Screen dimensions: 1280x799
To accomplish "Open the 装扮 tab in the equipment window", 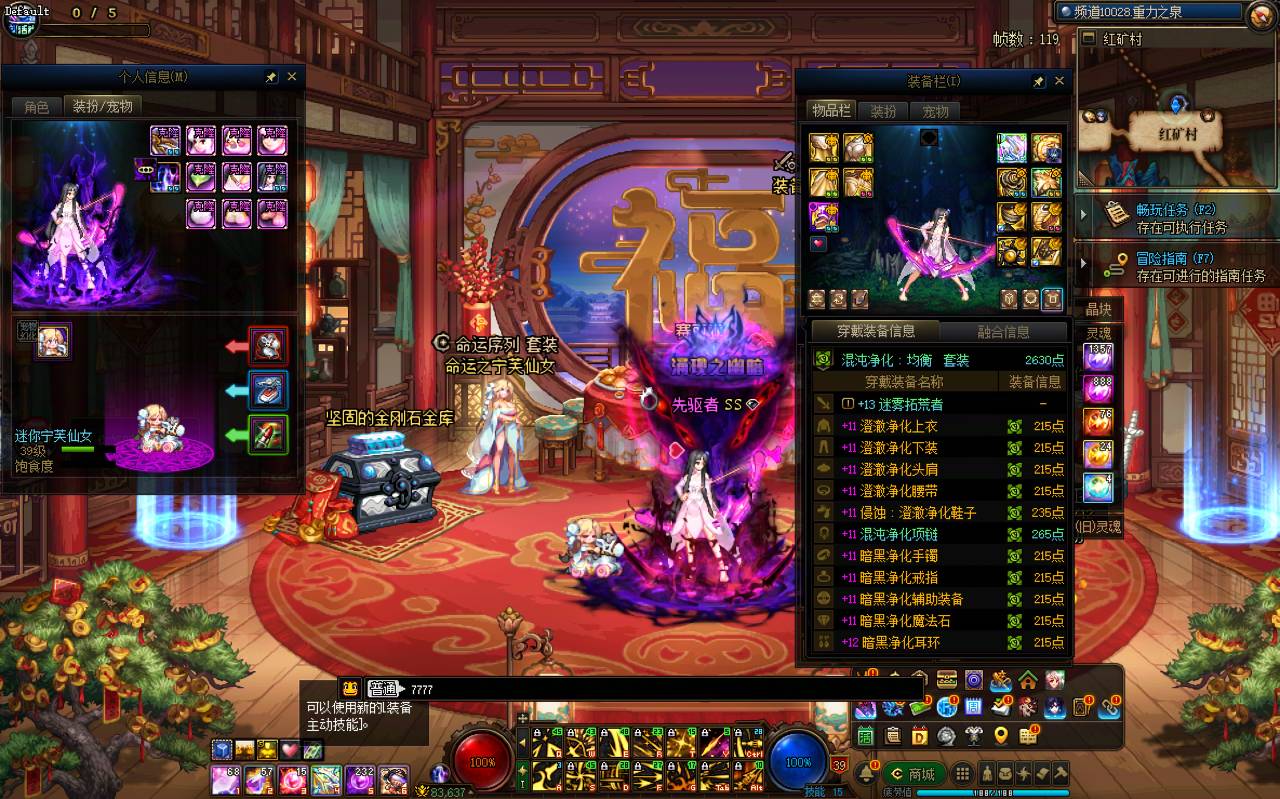I will pyautogui.click(x=883, y=111).
